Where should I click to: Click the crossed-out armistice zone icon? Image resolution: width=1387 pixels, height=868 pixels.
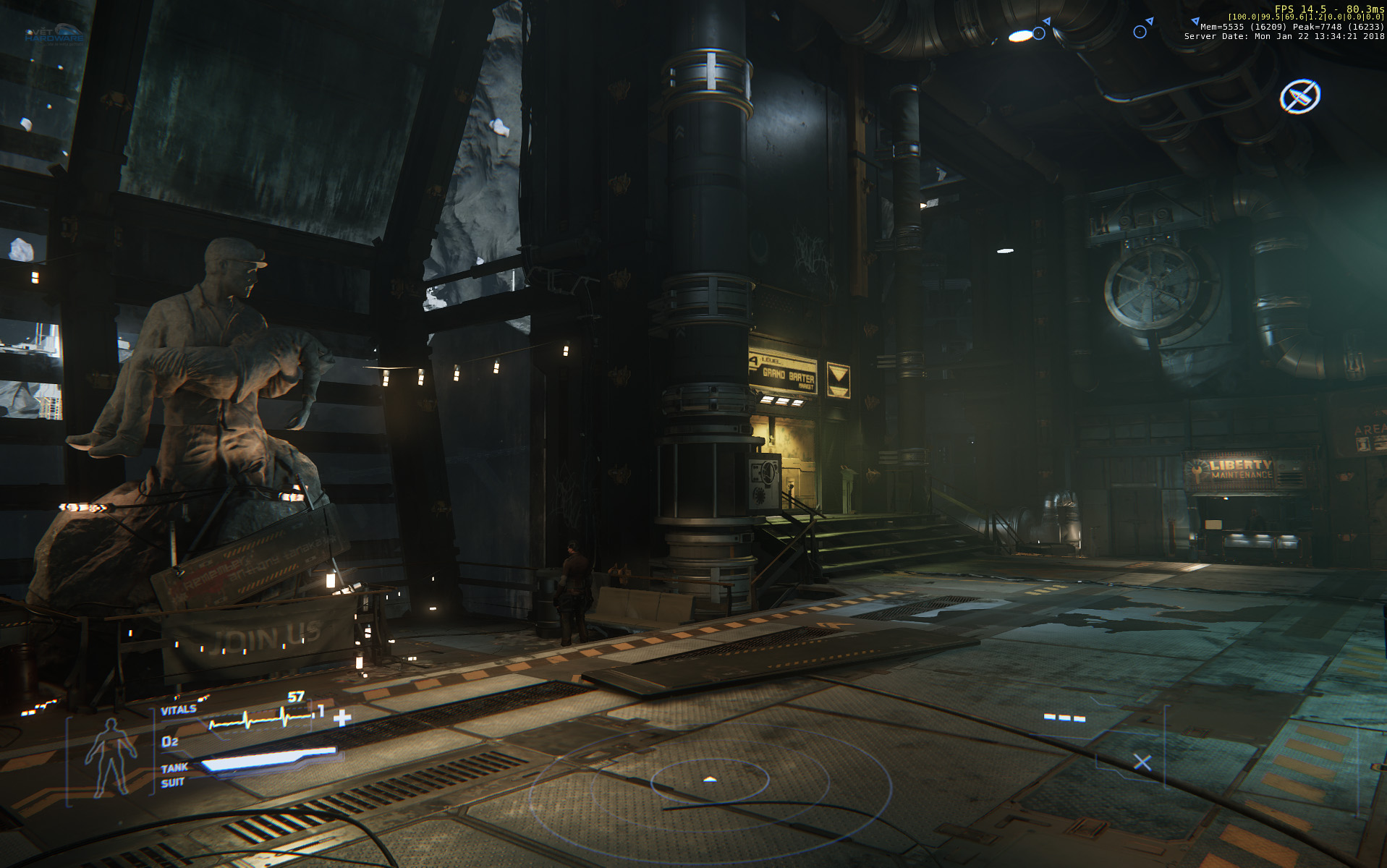(1299, 96)
